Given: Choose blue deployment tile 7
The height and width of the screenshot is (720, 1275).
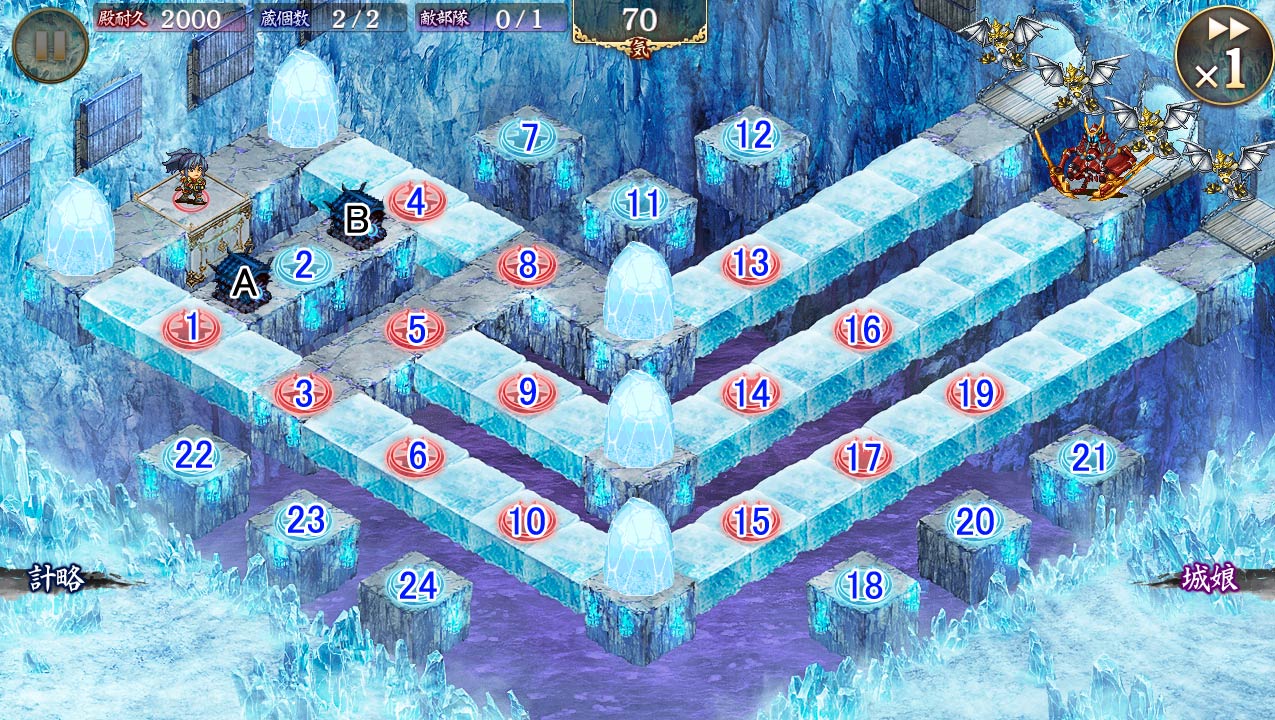Looking at the screenshot, I should pyautogui.click(x=529, y=137).
